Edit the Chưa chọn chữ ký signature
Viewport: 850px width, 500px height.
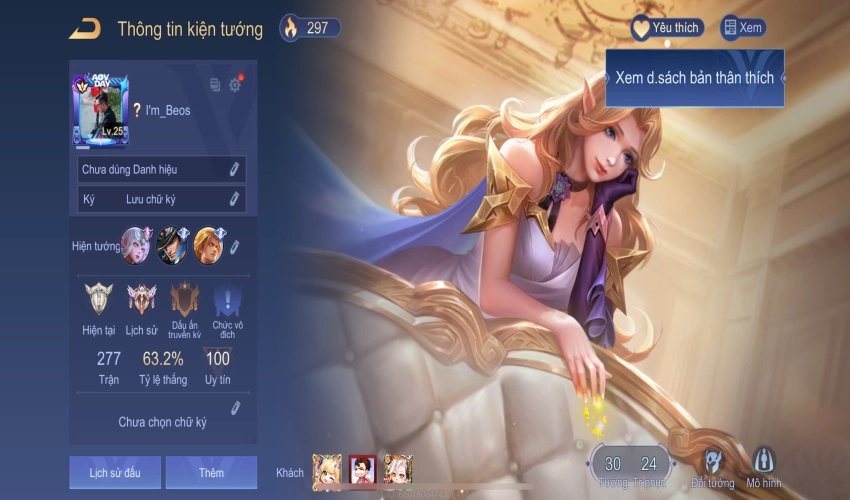(235, 407)
